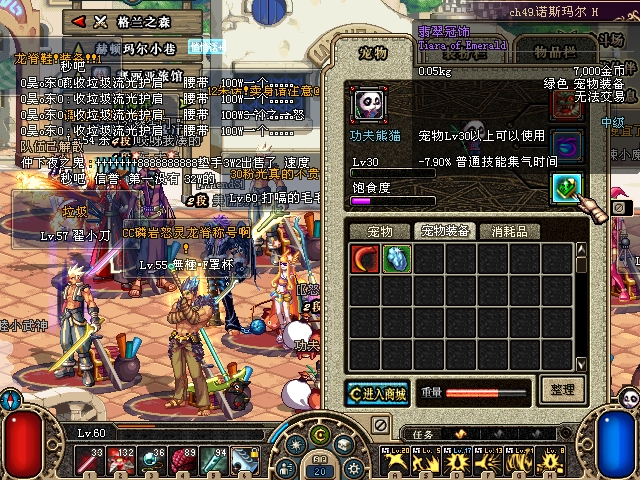Select the Kung Fu Panda pet portrait
Image resolution: width=640 pixels, height=480 pixels.
pos(367,101)
